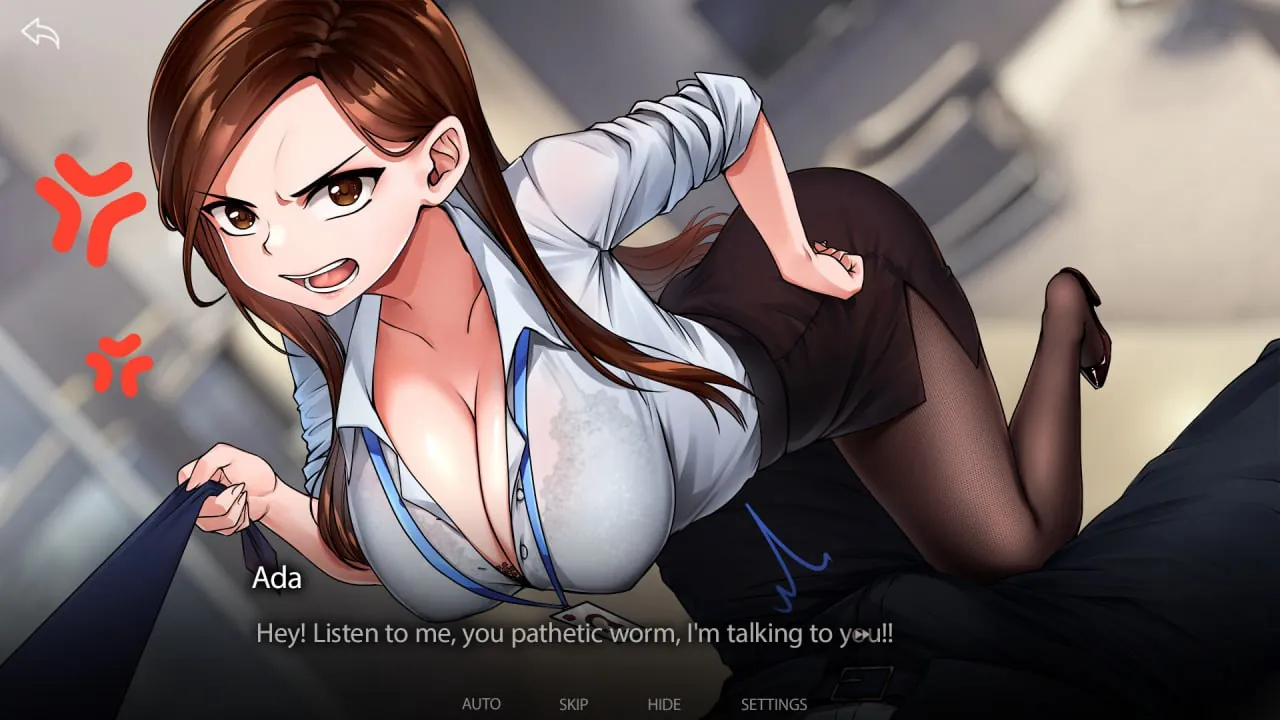
Task: Enable AUTO text-advance mode
Action: (x=483, y=704)
